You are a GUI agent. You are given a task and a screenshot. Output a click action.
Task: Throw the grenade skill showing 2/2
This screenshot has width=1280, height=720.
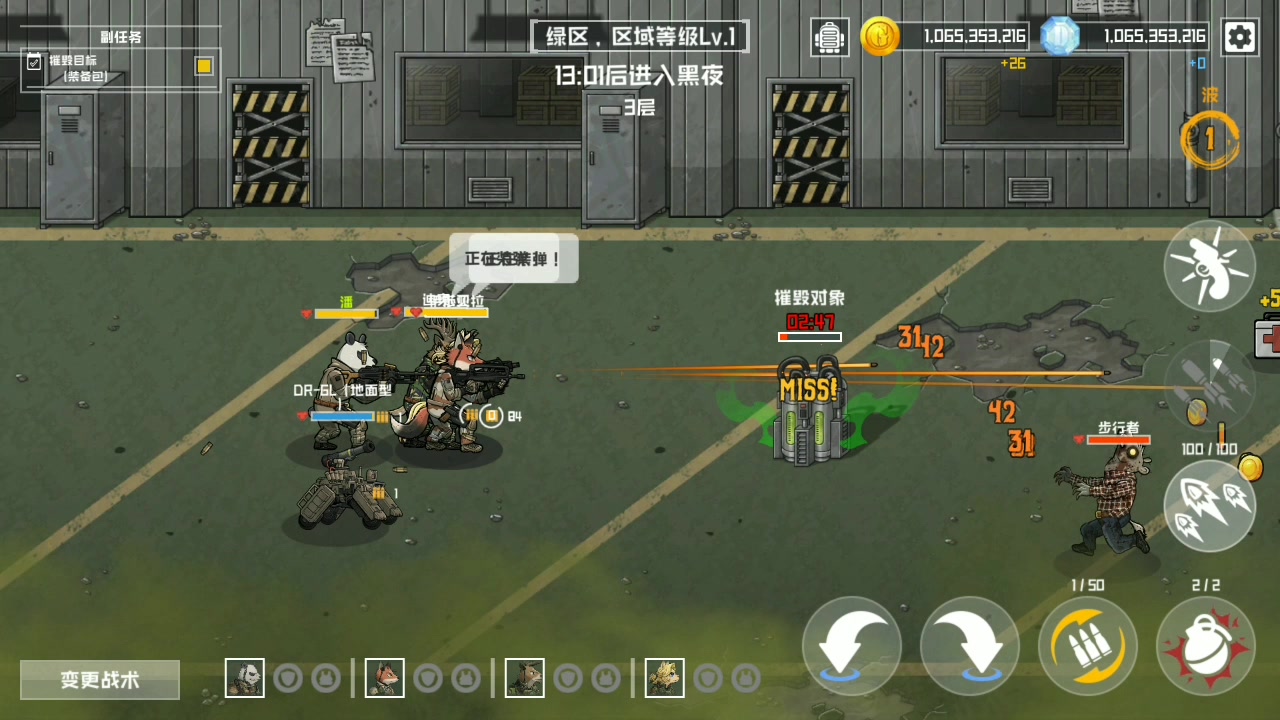coord(1207,645)
